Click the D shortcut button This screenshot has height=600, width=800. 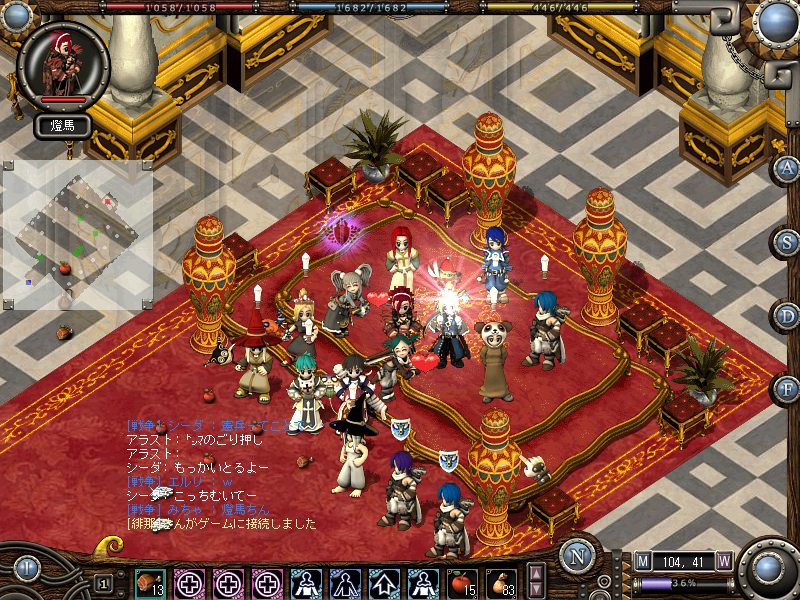pos(788,315)
